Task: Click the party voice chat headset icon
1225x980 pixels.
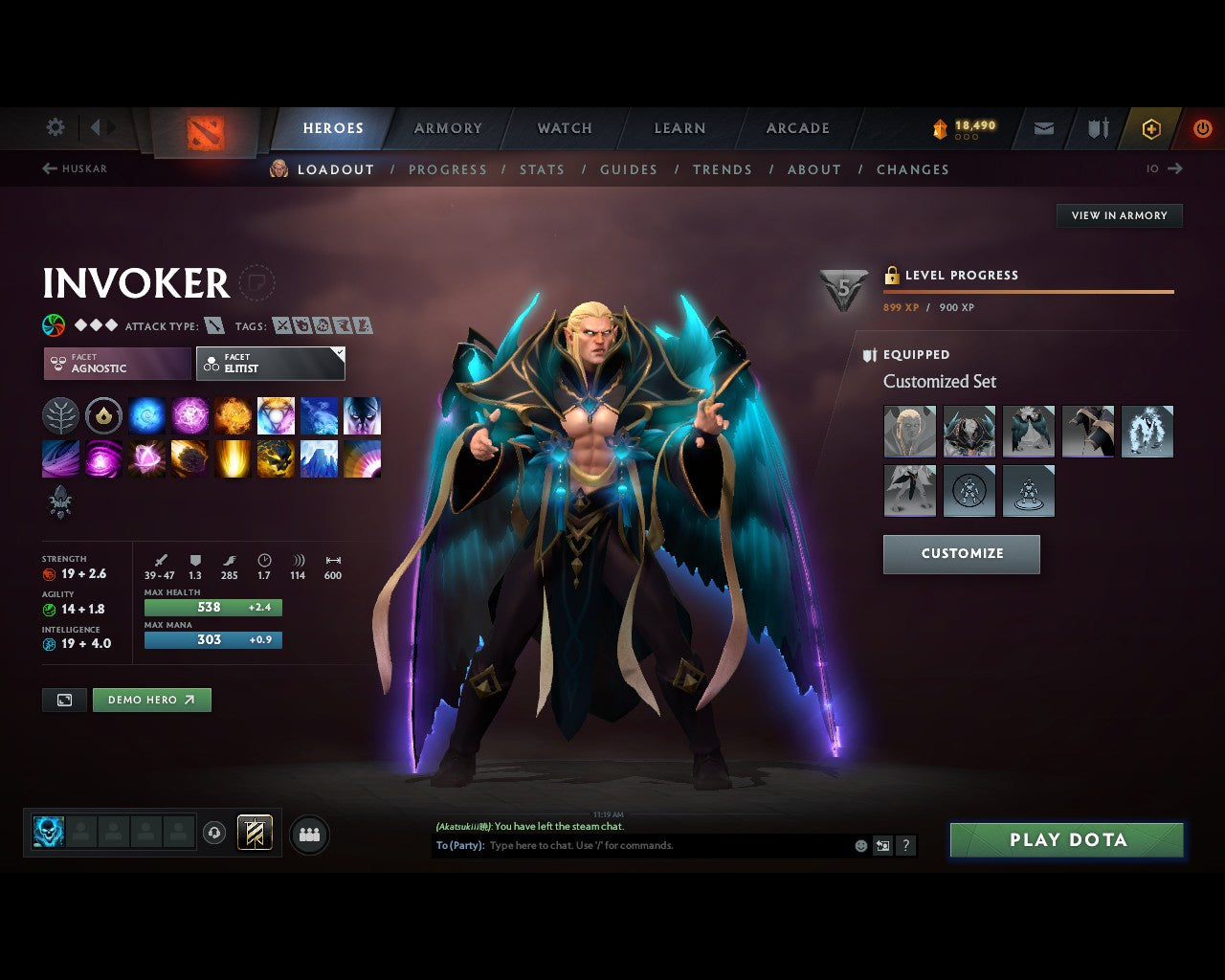Action: [x=213, y=833]
